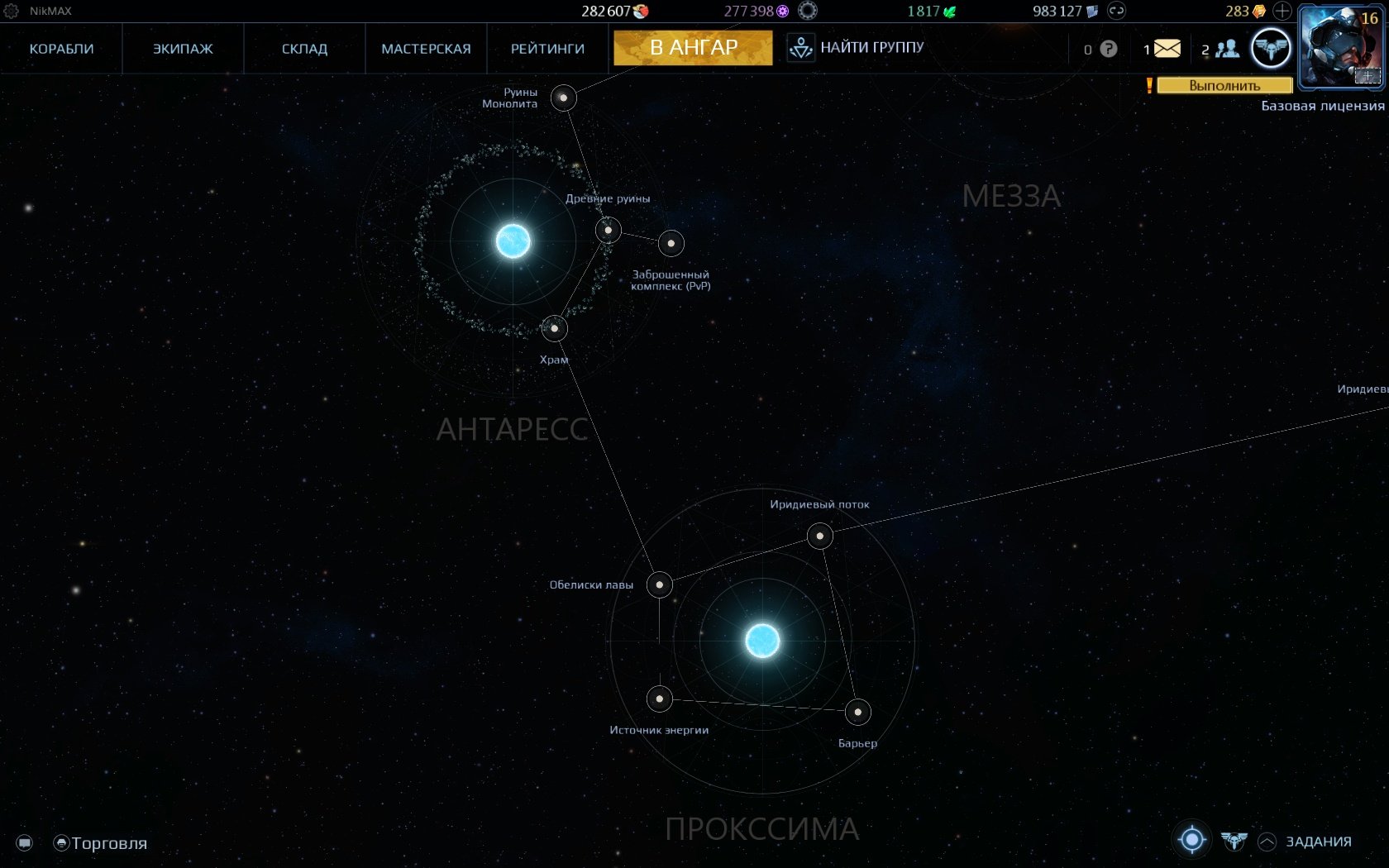Open the mail envelope icon

click(1167, 49)
